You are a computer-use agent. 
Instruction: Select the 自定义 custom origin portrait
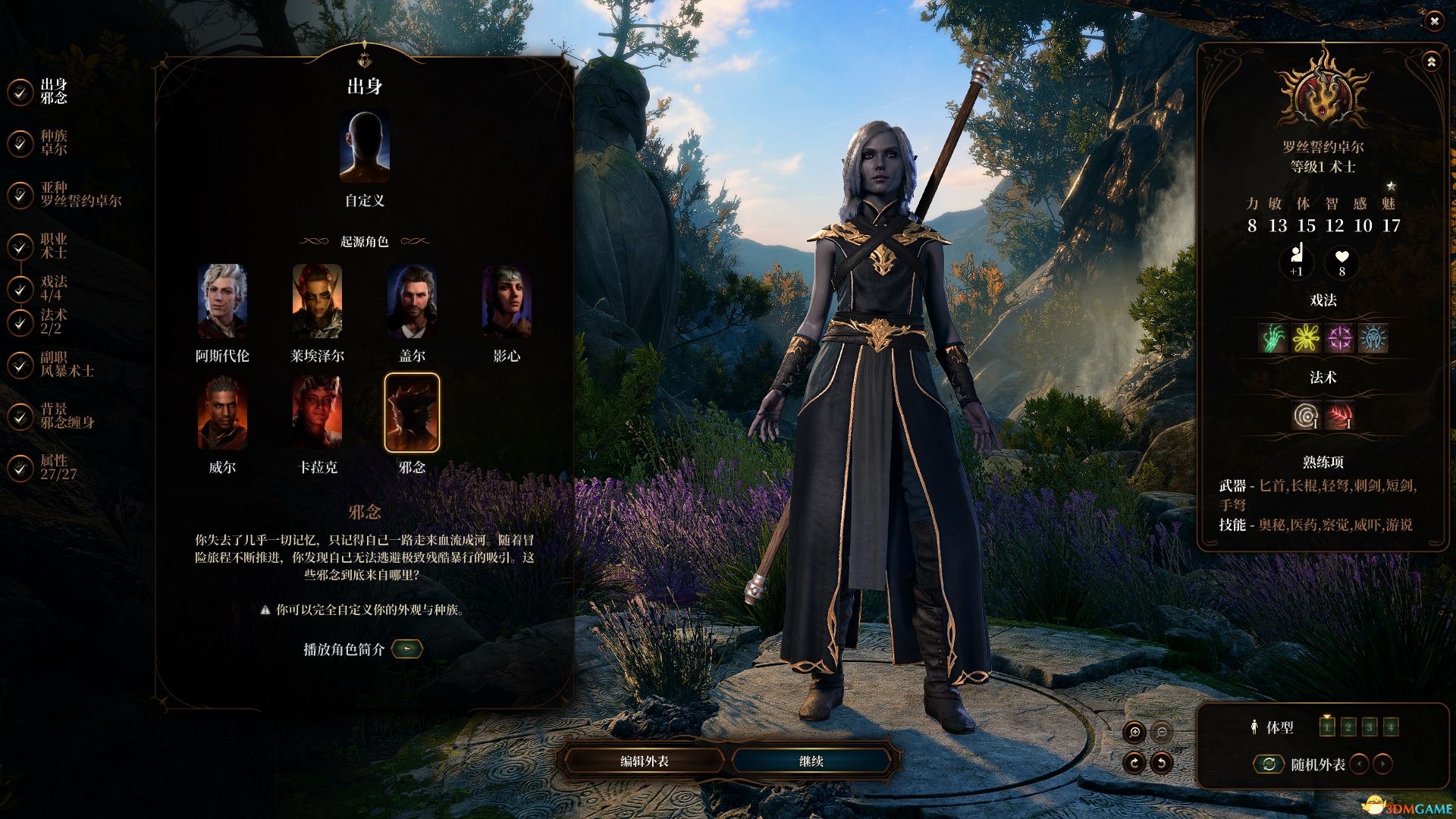pos(365,148)
